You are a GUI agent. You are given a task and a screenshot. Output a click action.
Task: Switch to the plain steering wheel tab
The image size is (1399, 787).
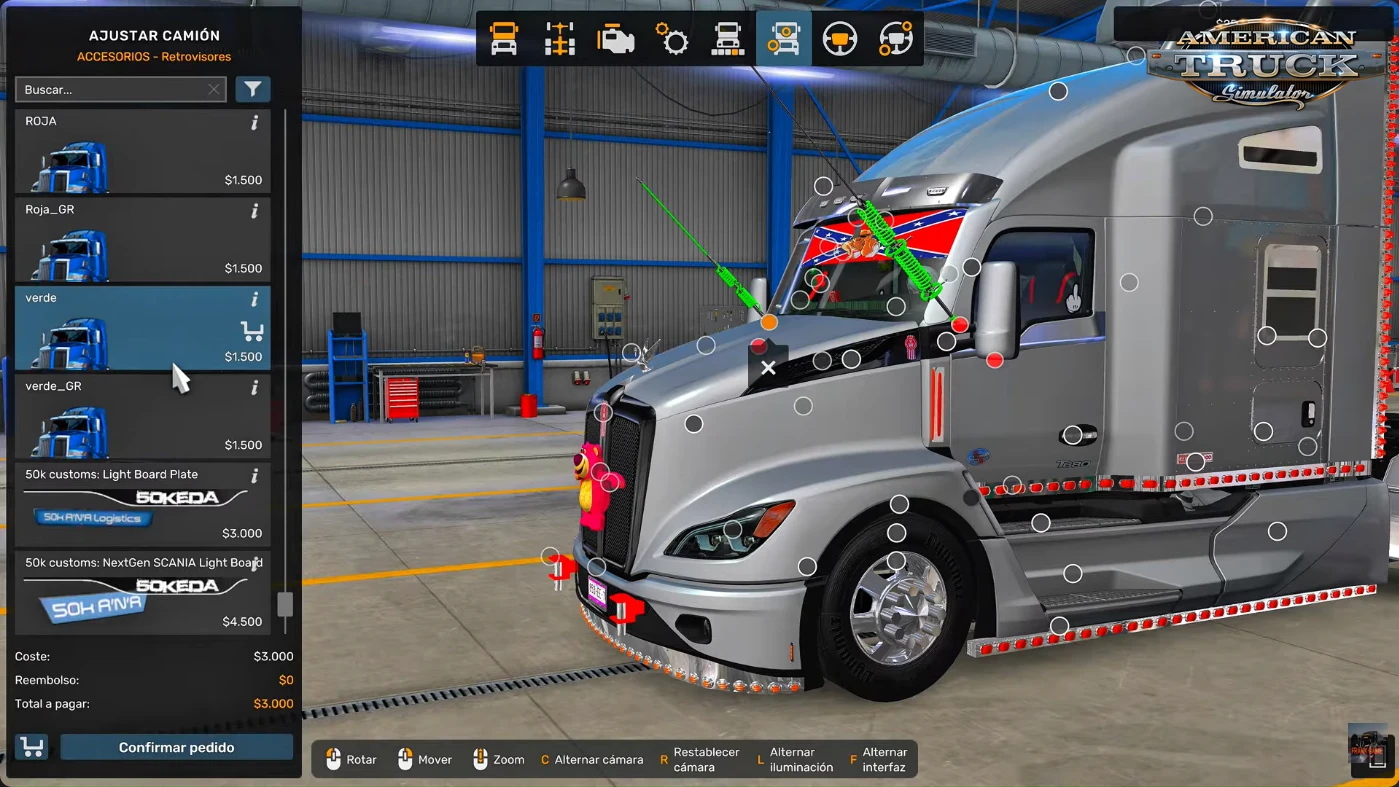[x=840, y=39]
